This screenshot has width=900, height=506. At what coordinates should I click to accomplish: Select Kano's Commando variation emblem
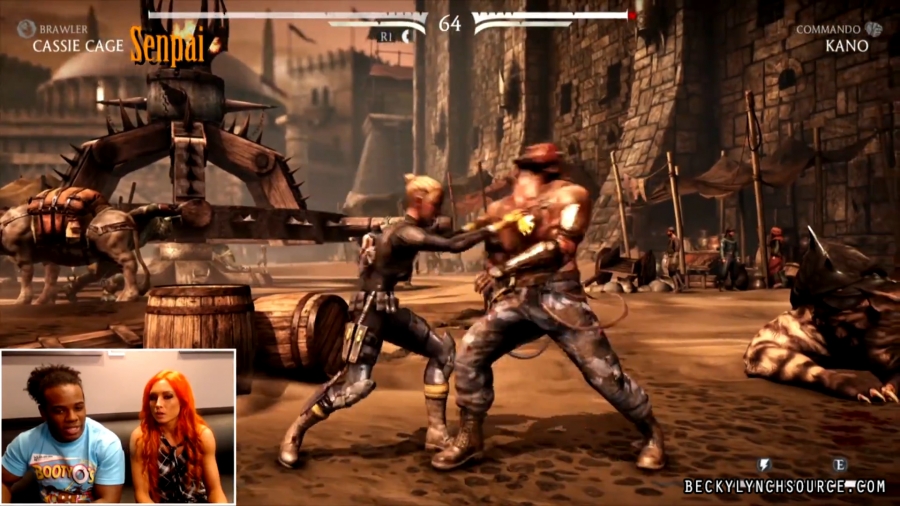coord(874,29)
